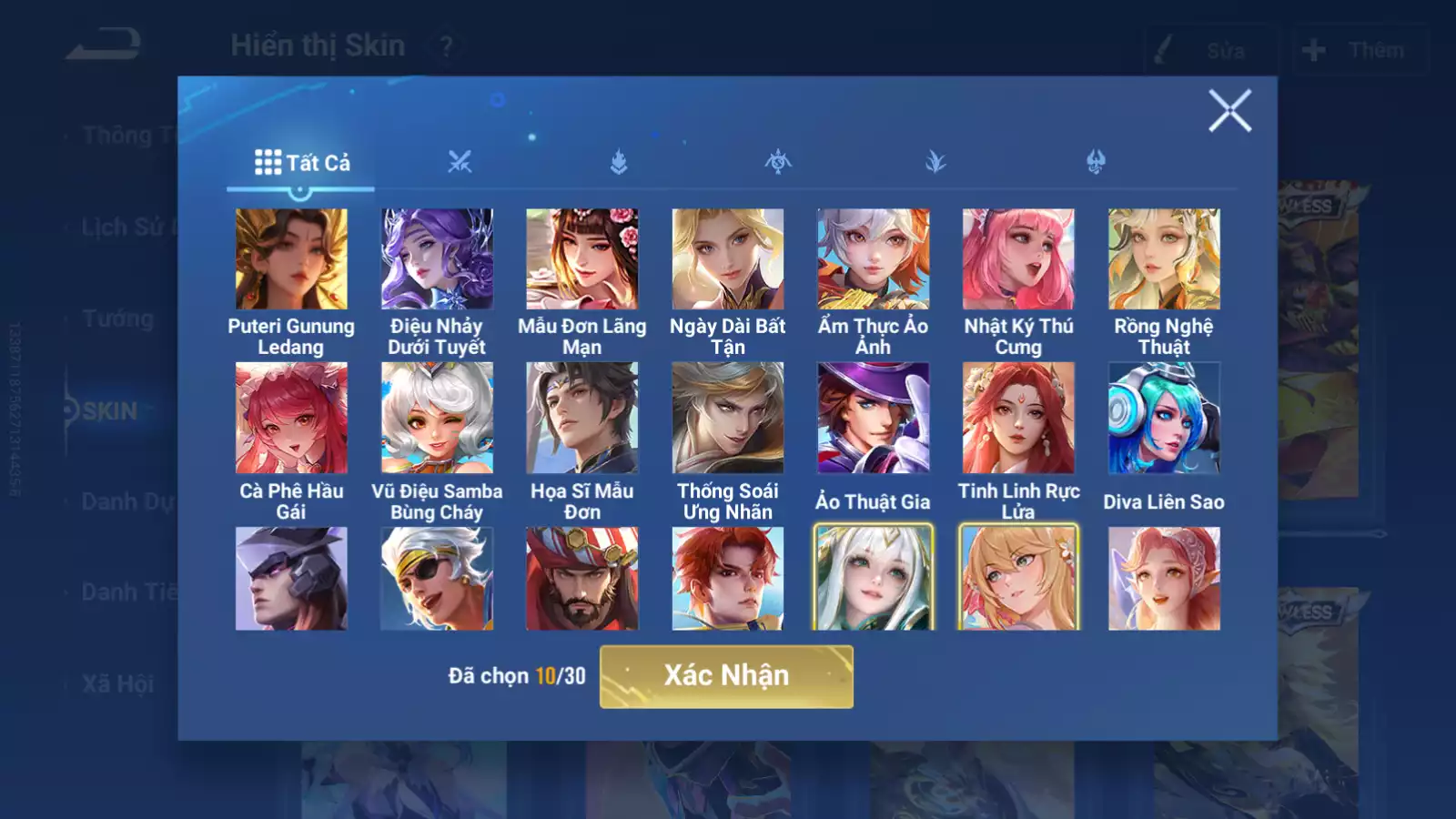Confirm selection with Xác Nhận button
1456x819 pixels.
726,676
